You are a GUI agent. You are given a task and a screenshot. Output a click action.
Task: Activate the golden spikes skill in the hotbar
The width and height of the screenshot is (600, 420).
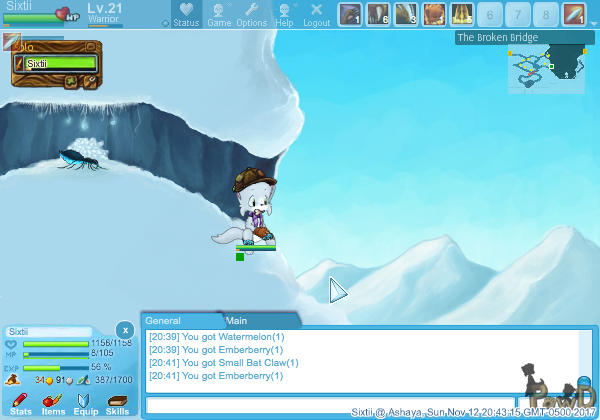tap(462, 14)
